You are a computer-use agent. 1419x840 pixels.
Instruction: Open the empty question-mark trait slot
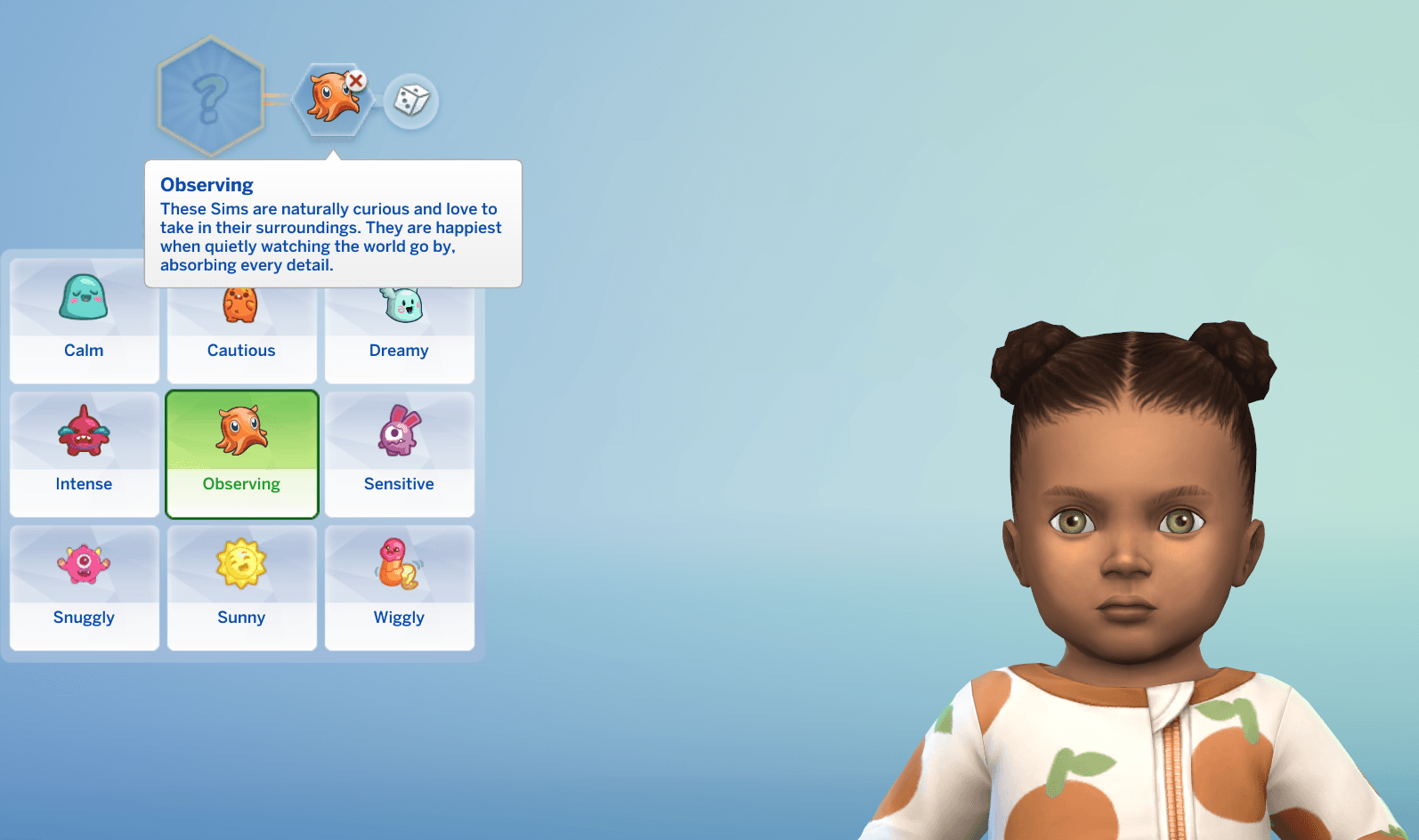pos(210,93)
